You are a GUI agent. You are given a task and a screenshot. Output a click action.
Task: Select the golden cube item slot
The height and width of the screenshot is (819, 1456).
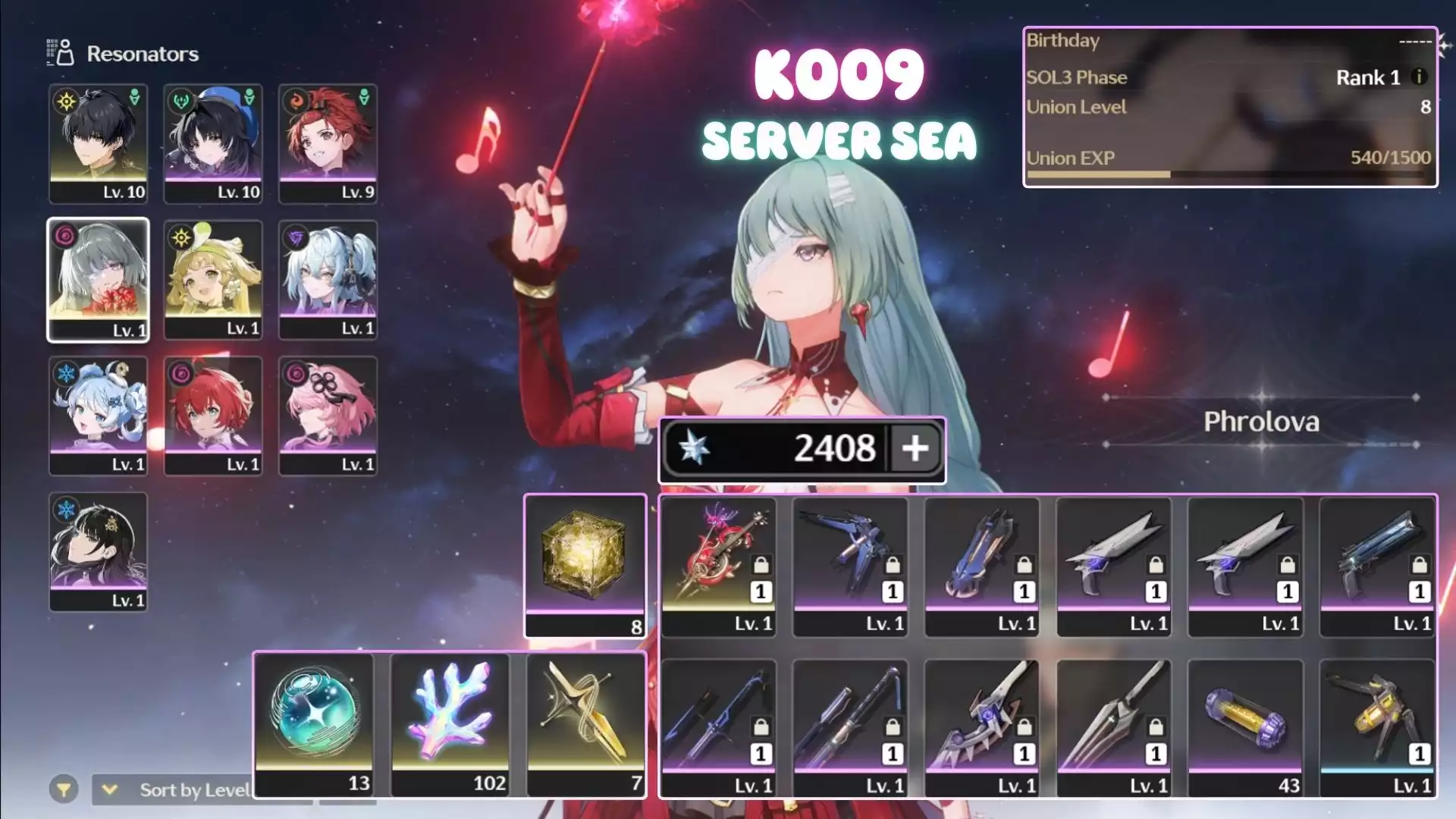coord(585,565)
